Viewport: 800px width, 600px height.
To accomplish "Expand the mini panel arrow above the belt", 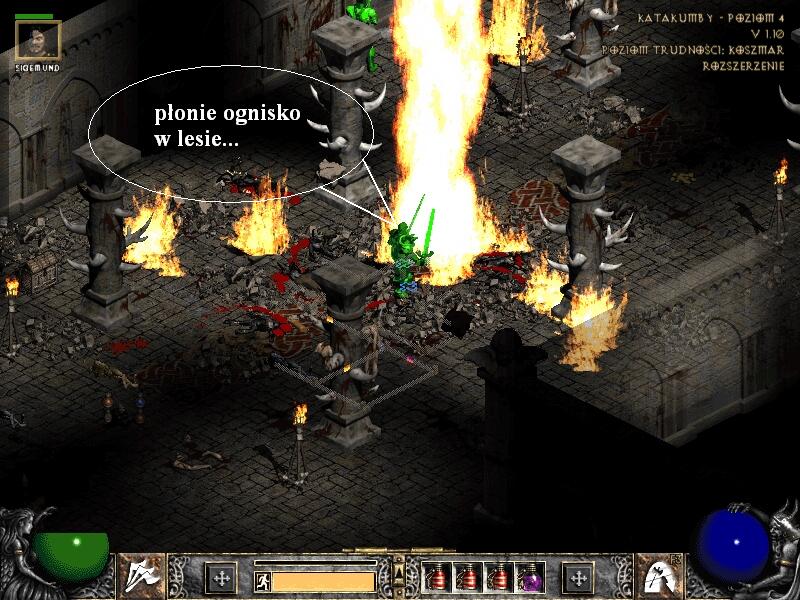I will click(x=399, y=572).
